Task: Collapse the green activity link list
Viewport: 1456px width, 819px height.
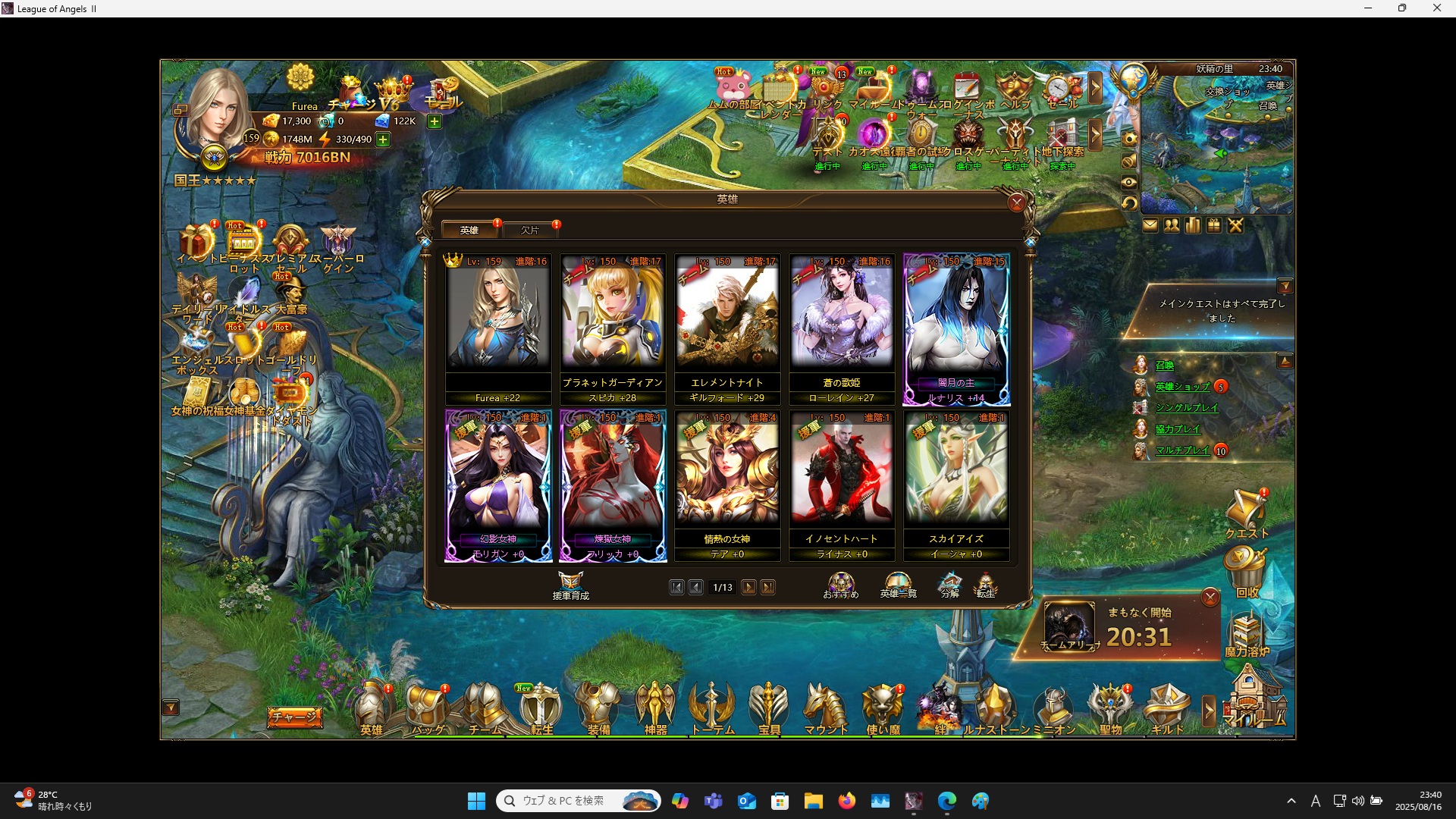Action: pos(1287,360)
